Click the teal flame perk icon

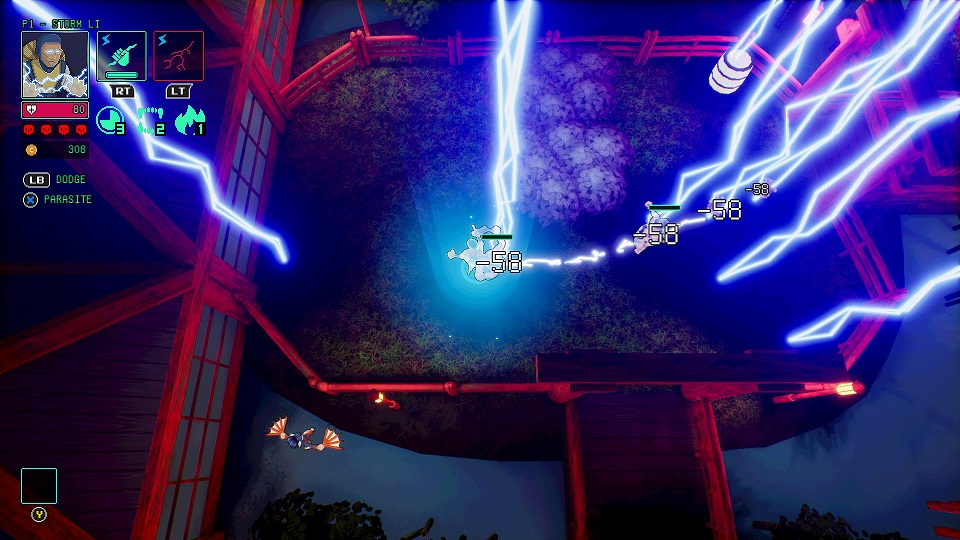click(189, 121)
